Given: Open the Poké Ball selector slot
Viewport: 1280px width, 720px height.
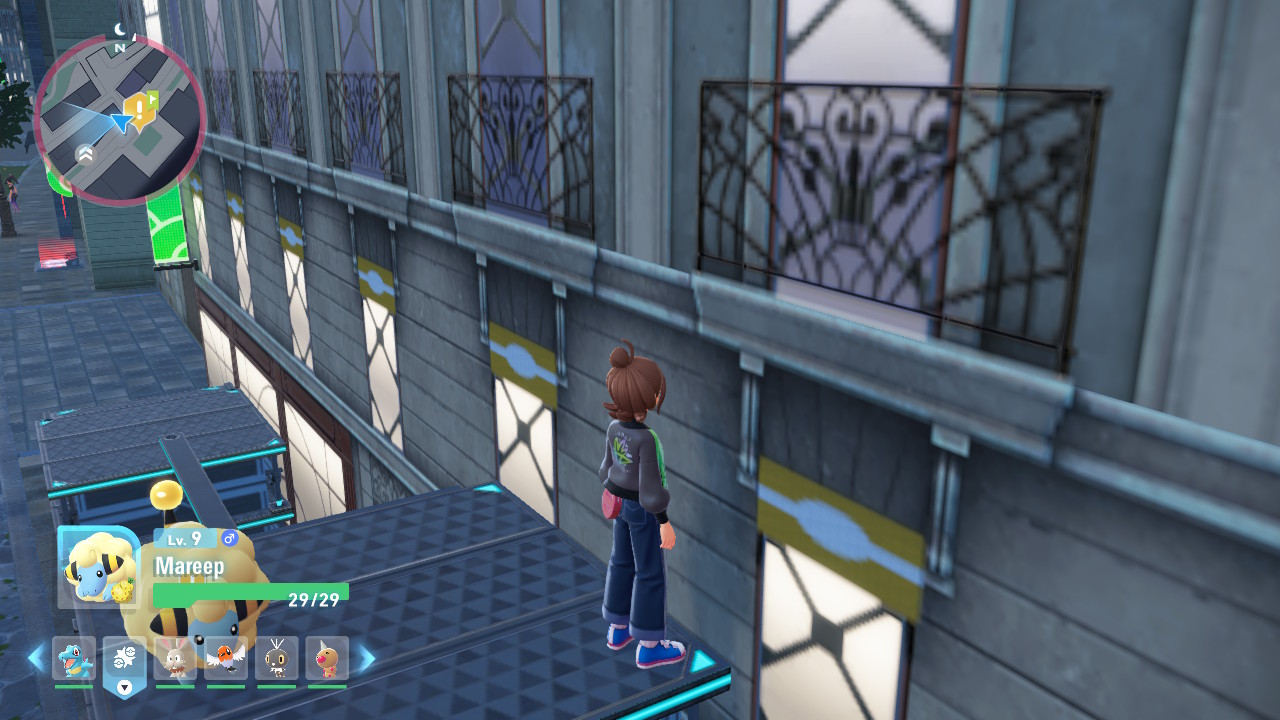Looking at the screenshot, I should pyautogui.click(x=125, y=660).
